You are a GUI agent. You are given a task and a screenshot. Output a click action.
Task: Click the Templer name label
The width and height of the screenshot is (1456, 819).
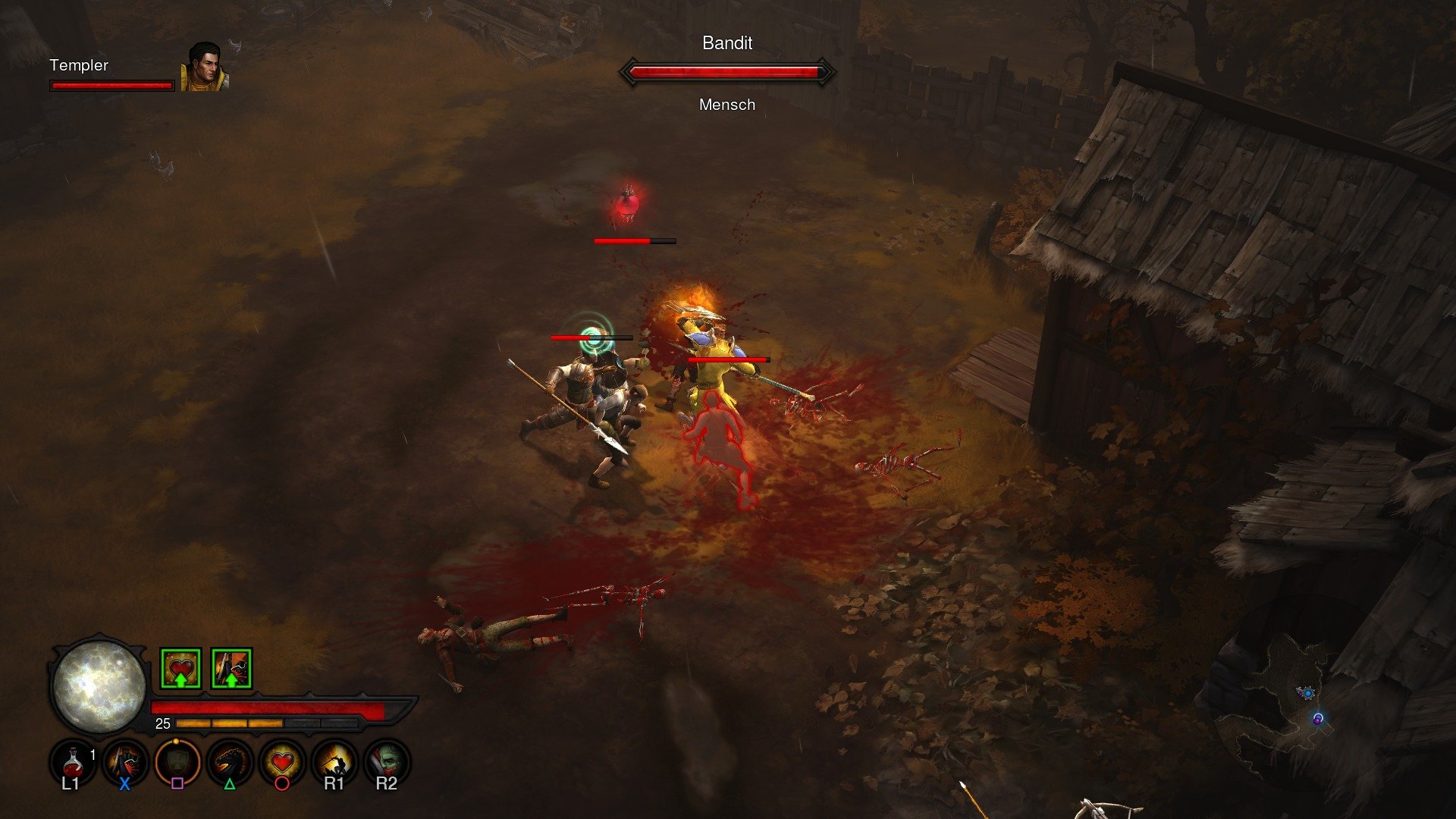click(x=79, y=66)
